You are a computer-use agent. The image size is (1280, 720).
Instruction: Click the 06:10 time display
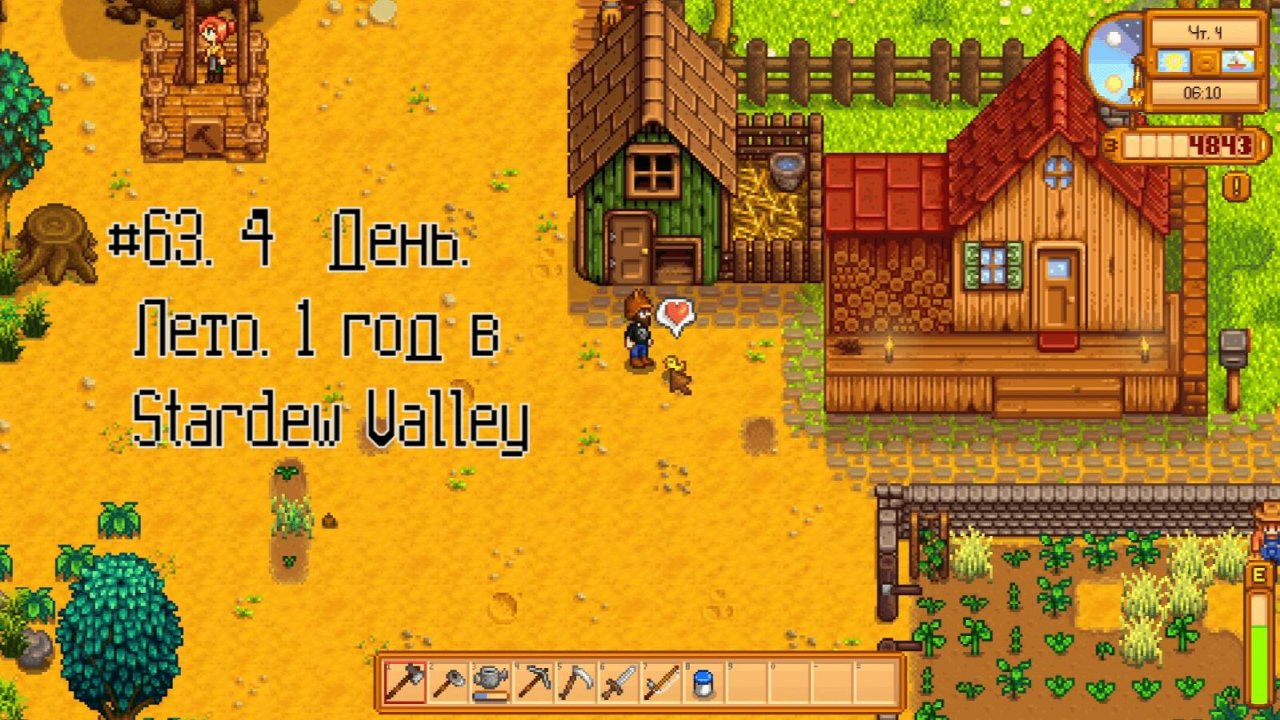pos(1202,92)
